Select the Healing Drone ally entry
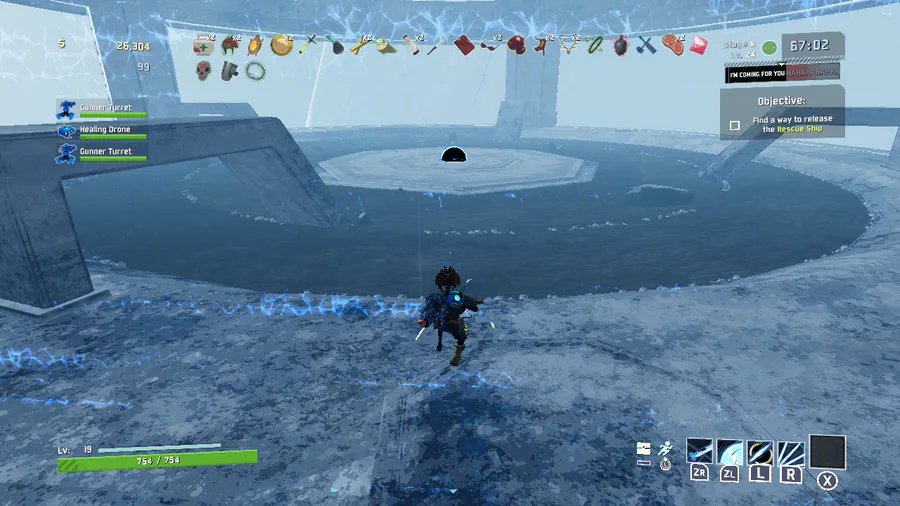 (x=104, y=130)
